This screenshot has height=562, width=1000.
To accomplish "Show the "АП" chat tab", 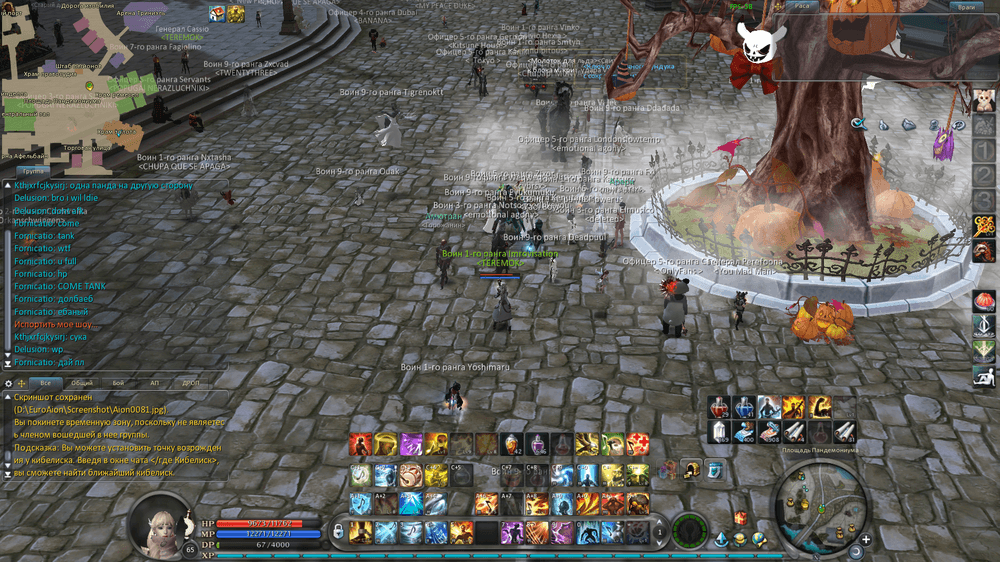I will coord(154,383).
